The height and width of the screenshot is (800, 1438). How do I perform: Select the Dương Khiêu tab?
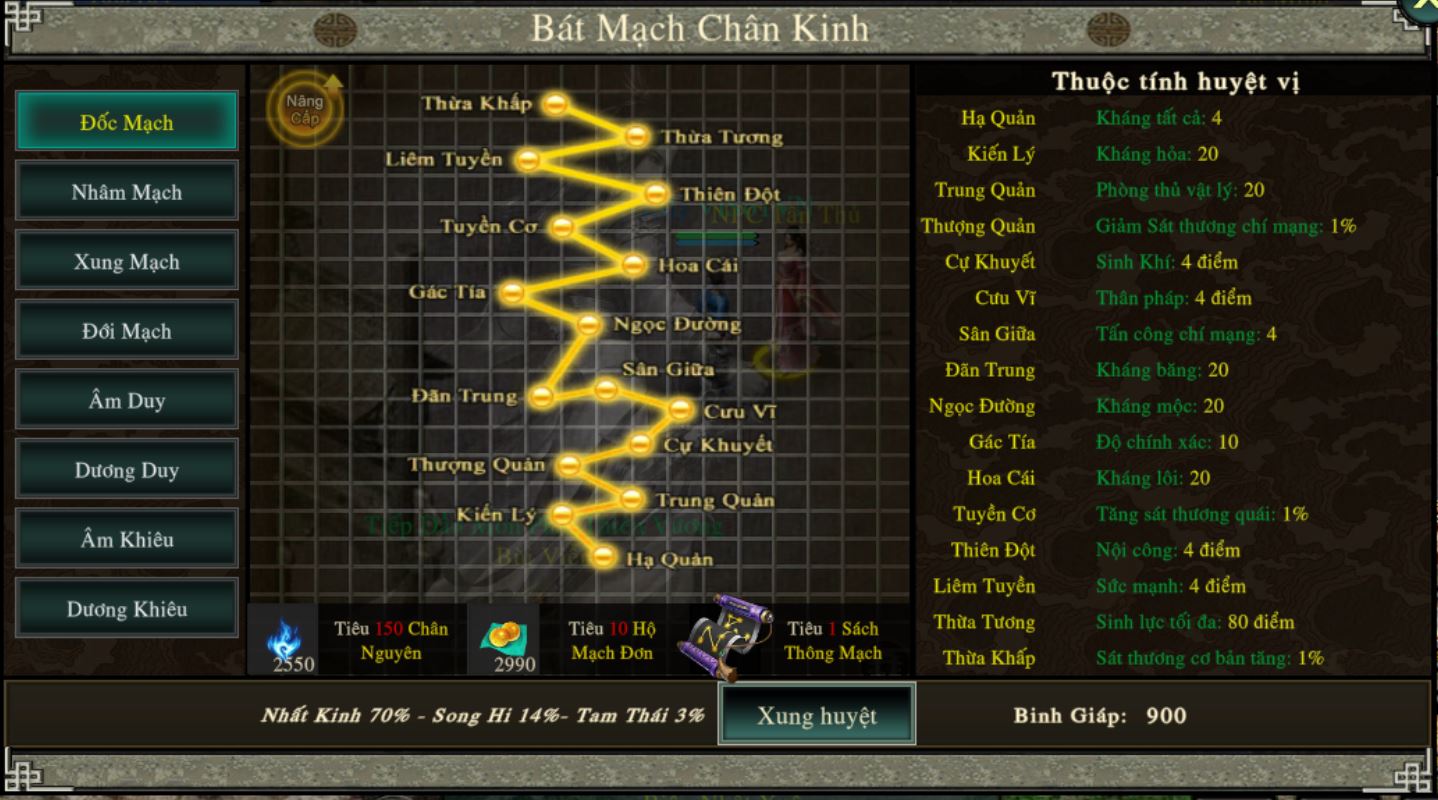(x=127, y=609)
